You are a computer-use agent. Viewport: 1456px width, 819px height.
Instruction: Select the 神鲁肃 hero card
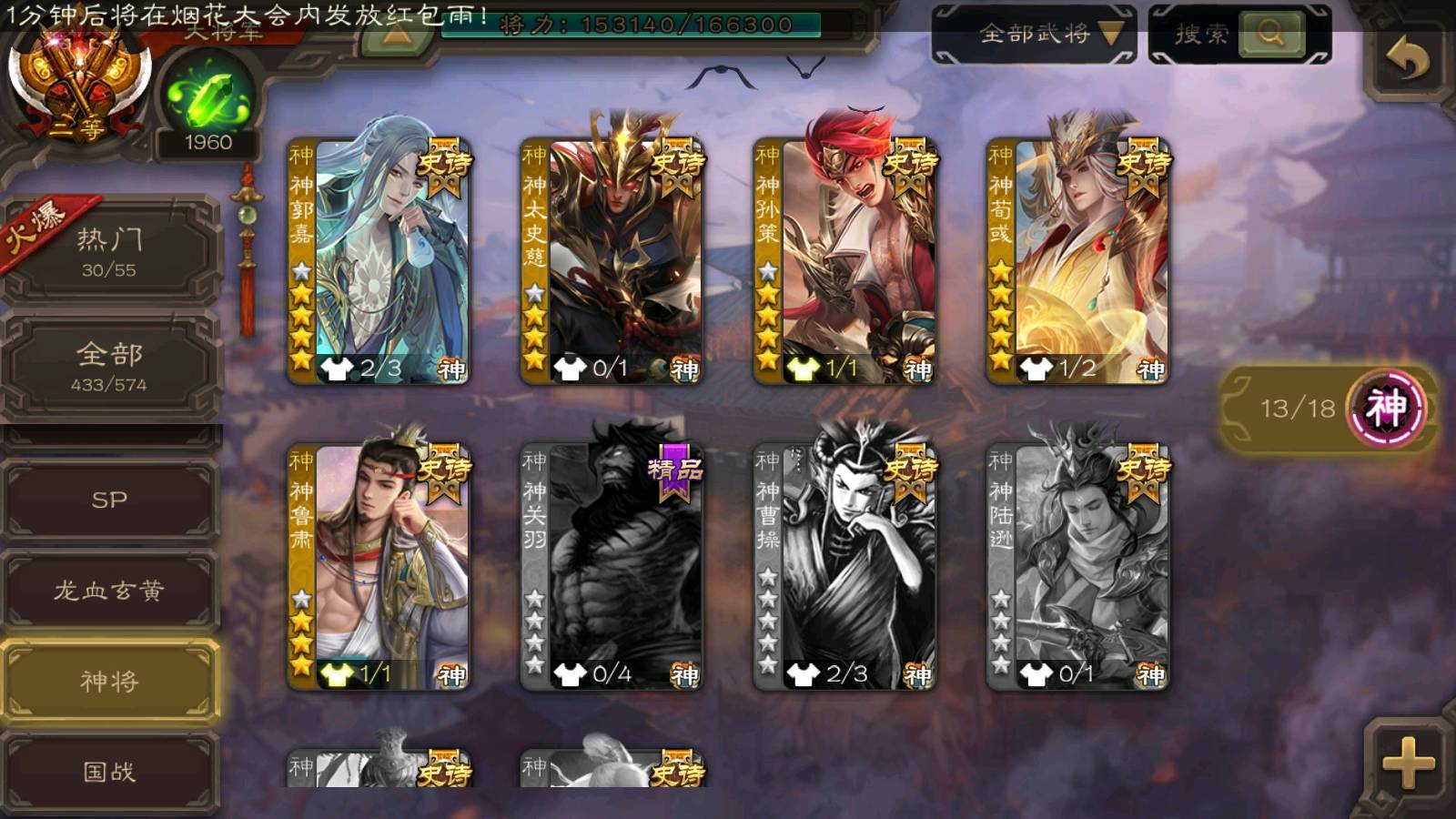tap(379, 566)
